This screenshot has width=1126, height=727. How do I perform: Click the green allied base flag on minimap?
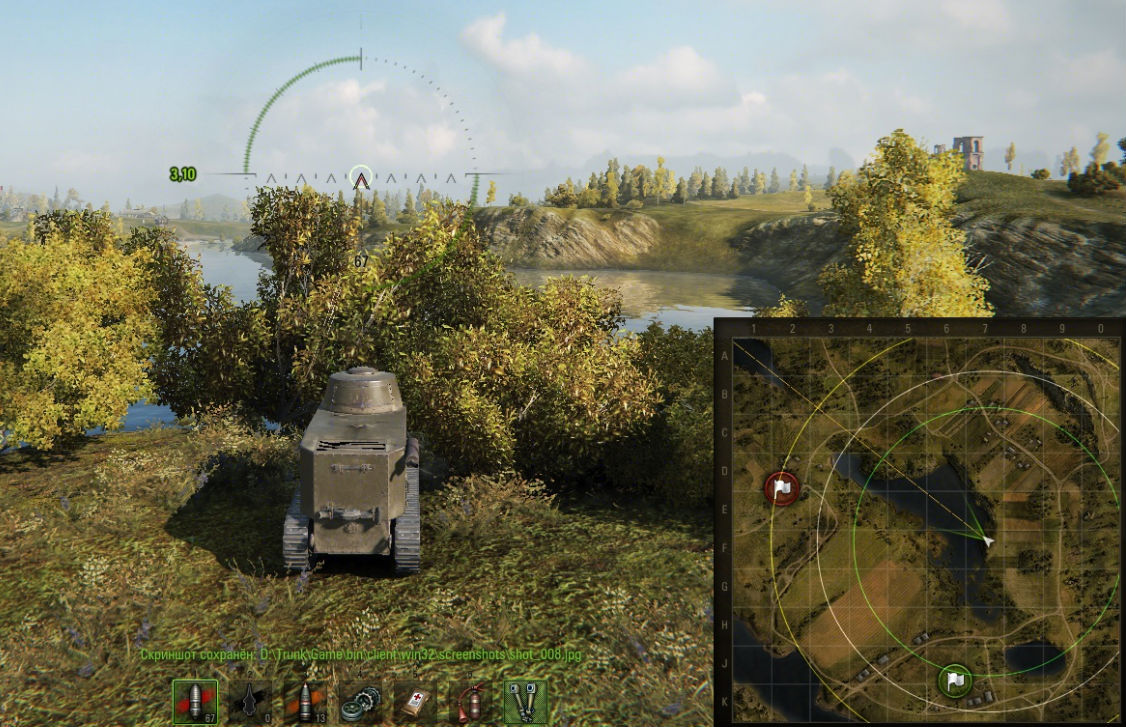[956, 680]
